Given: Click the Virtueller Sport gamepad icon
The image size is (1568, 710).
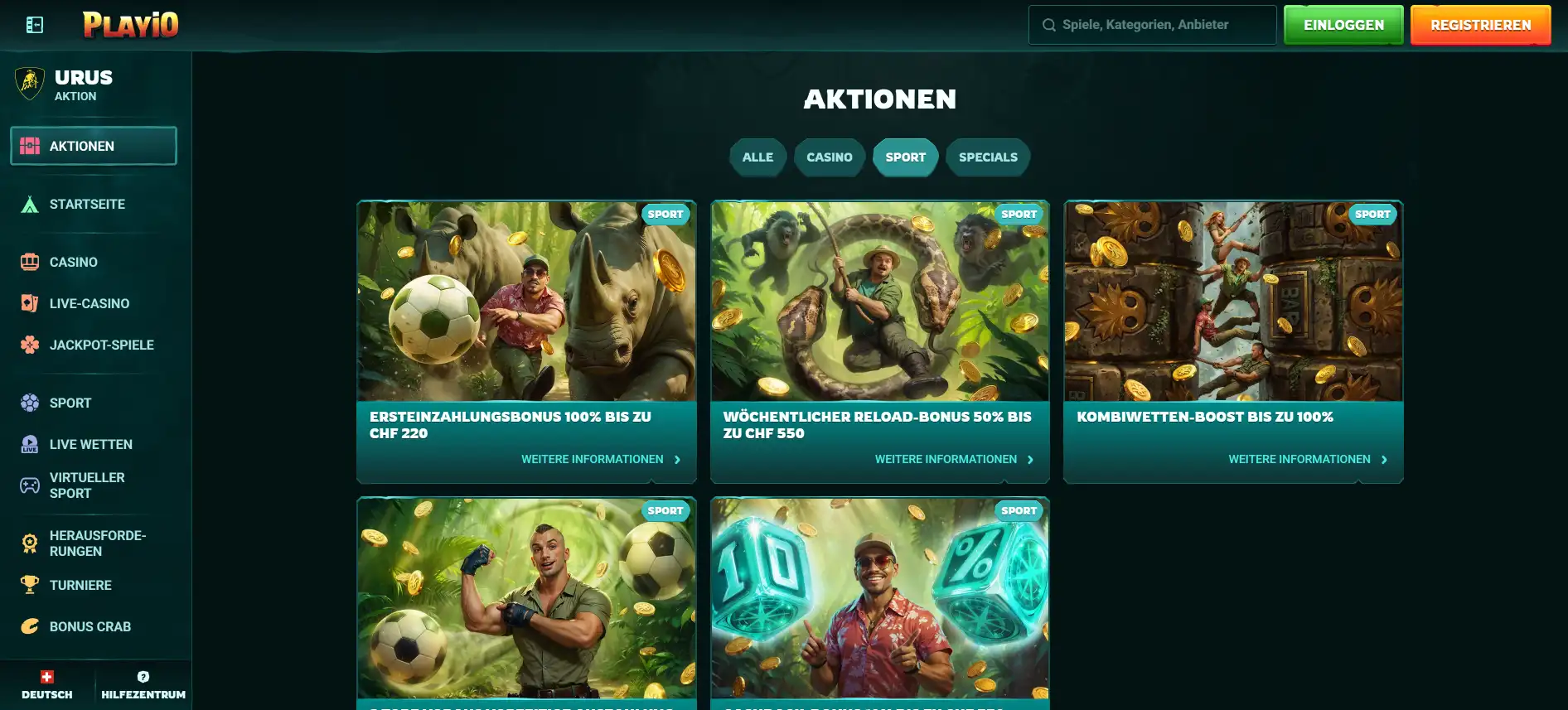Looking at the screenshot, I should (x=30, y=485).
